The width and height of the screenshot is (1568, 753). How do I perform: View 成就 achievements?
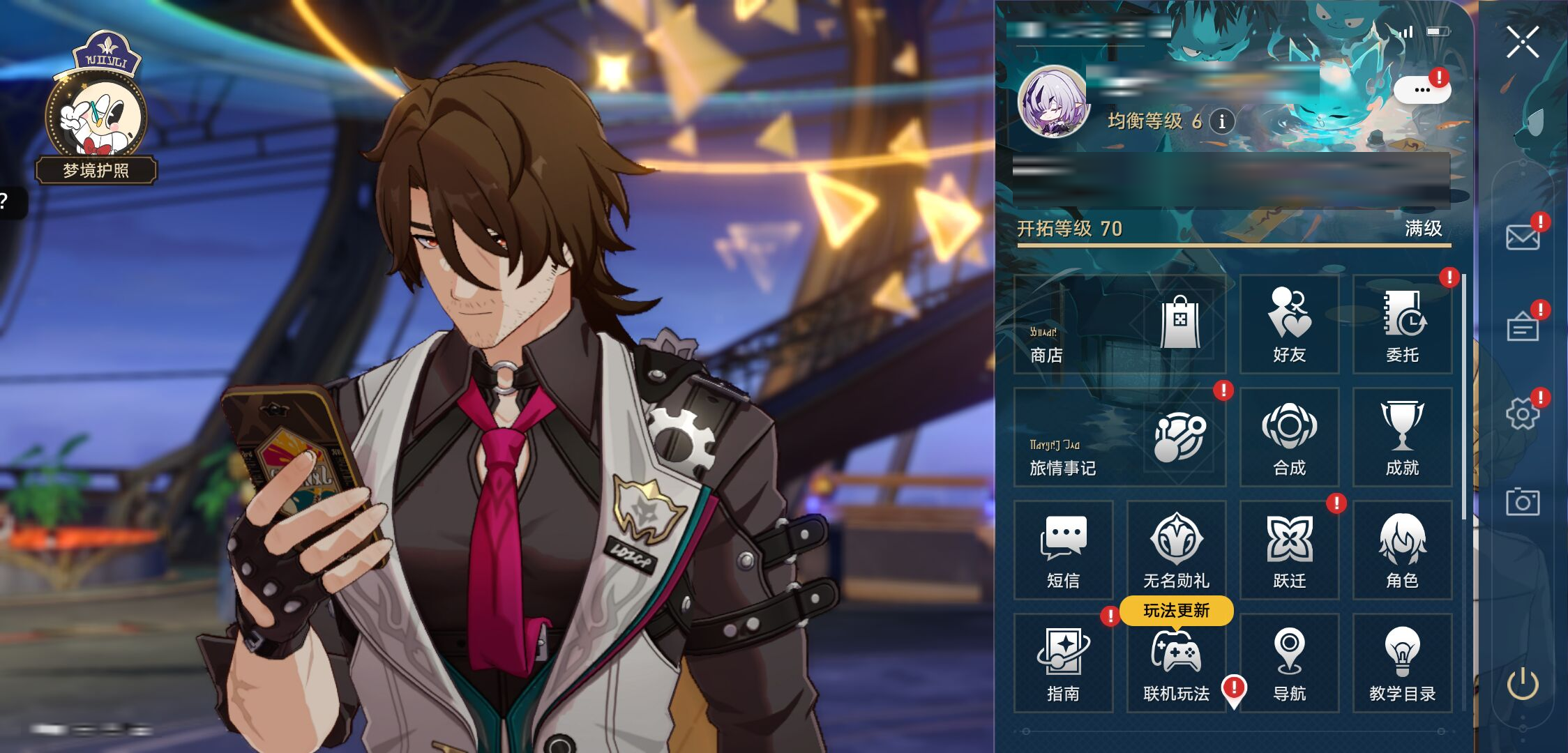[x=1402, y=438]
